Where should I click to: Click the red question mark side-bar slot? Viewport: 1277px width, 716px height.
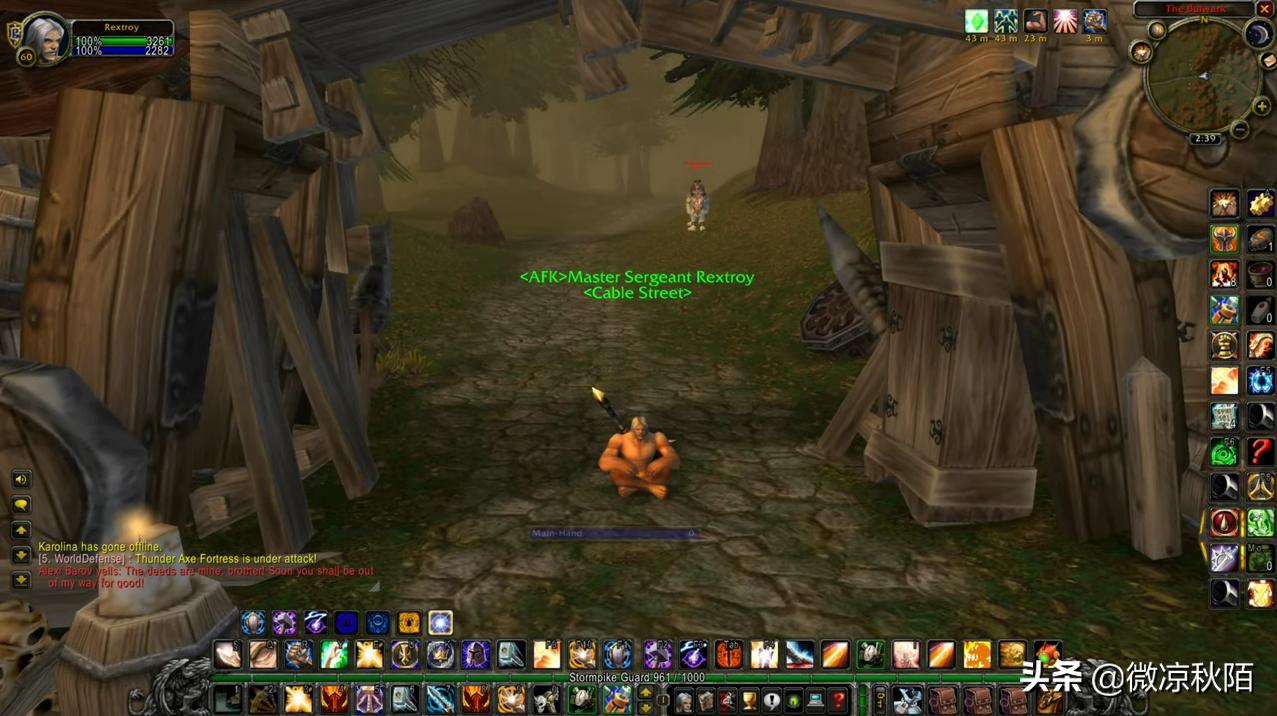coord(1260,451)
